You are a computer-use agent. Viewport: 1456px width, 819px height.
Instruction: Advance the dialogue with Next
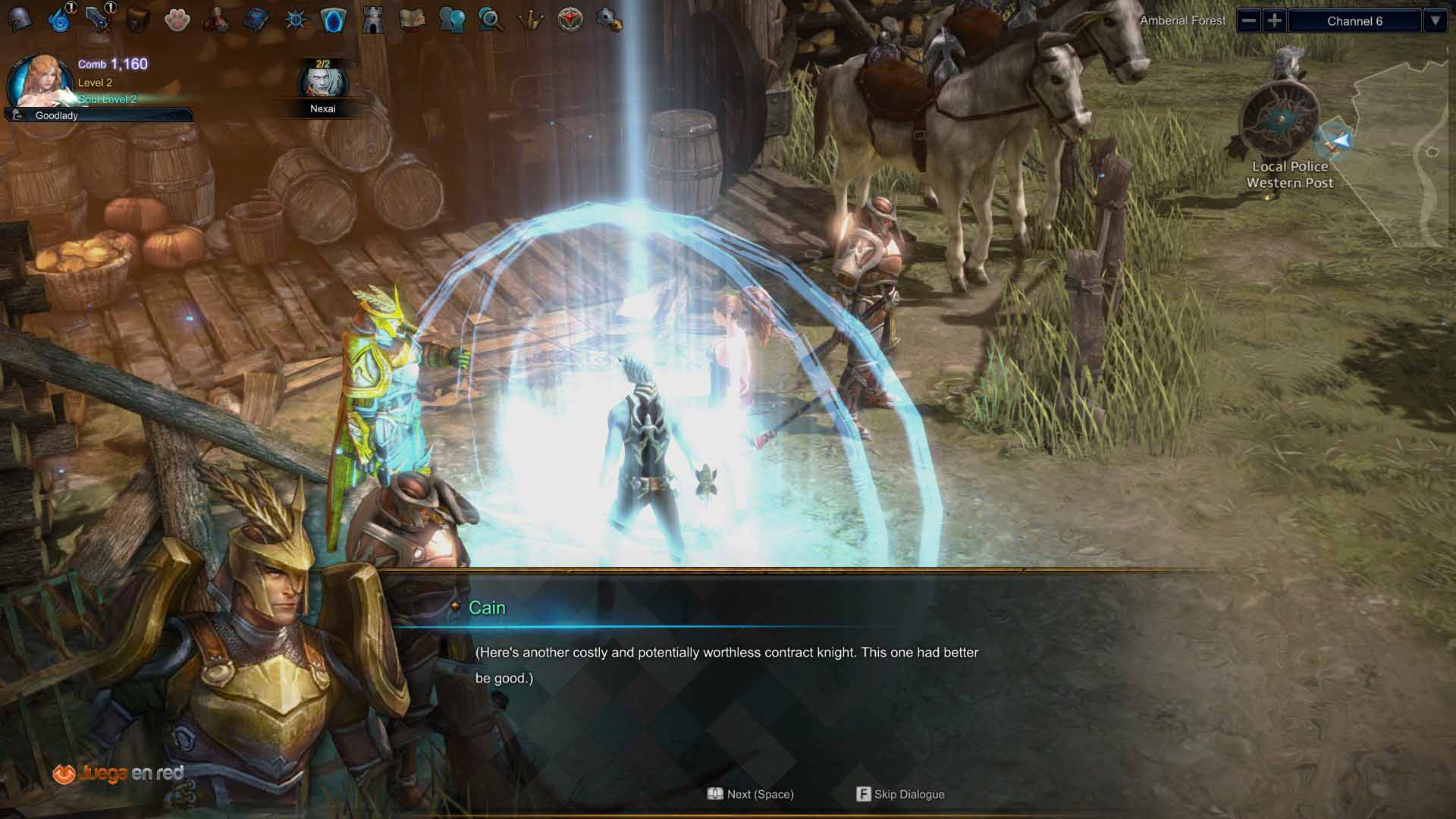point(751,794)
